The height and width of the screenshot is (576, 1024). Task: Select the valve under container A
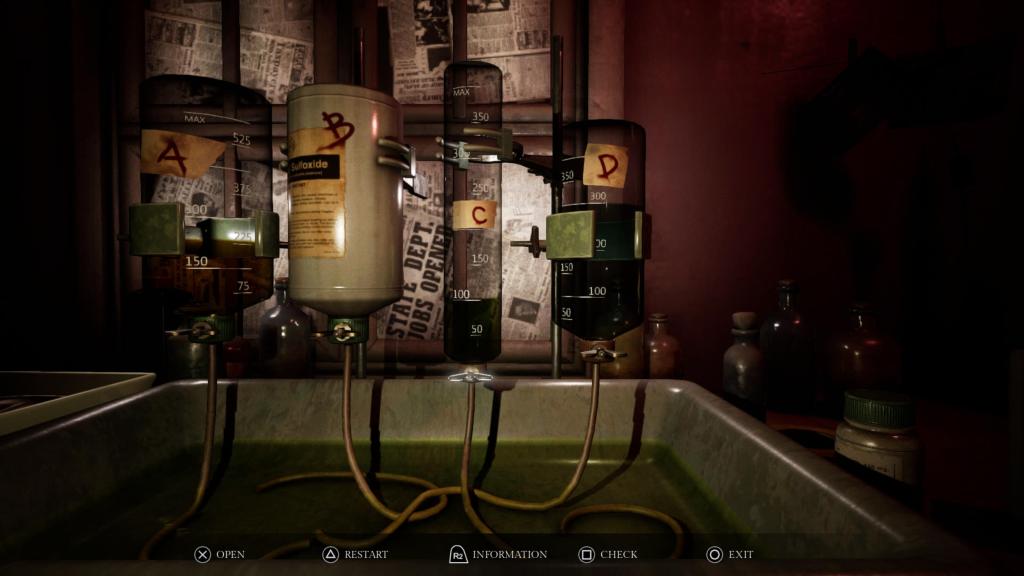click(205, 331)
